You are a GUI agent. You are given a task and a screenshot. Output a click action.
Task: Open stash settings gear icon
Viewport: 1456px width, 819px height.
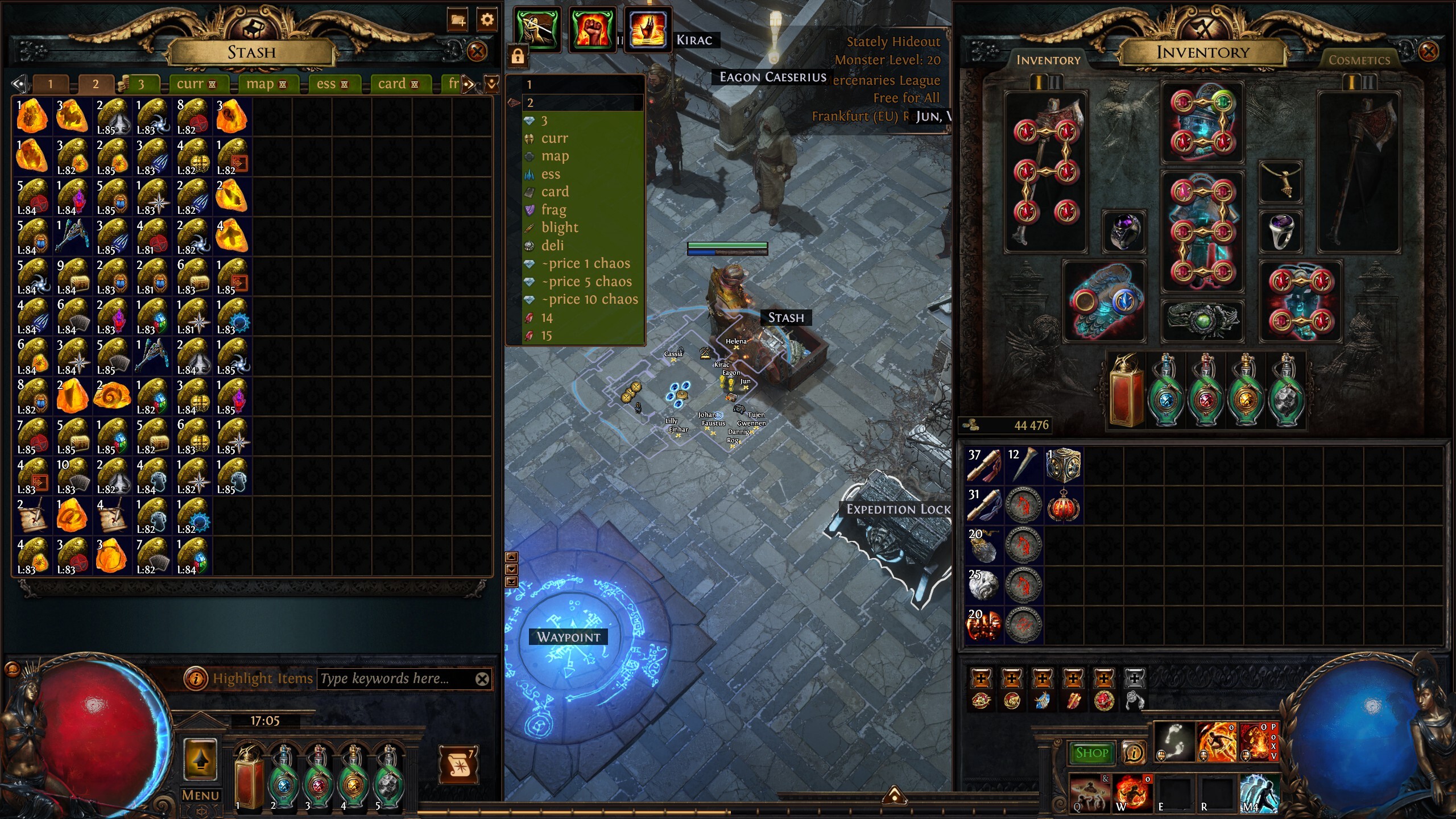487,20
